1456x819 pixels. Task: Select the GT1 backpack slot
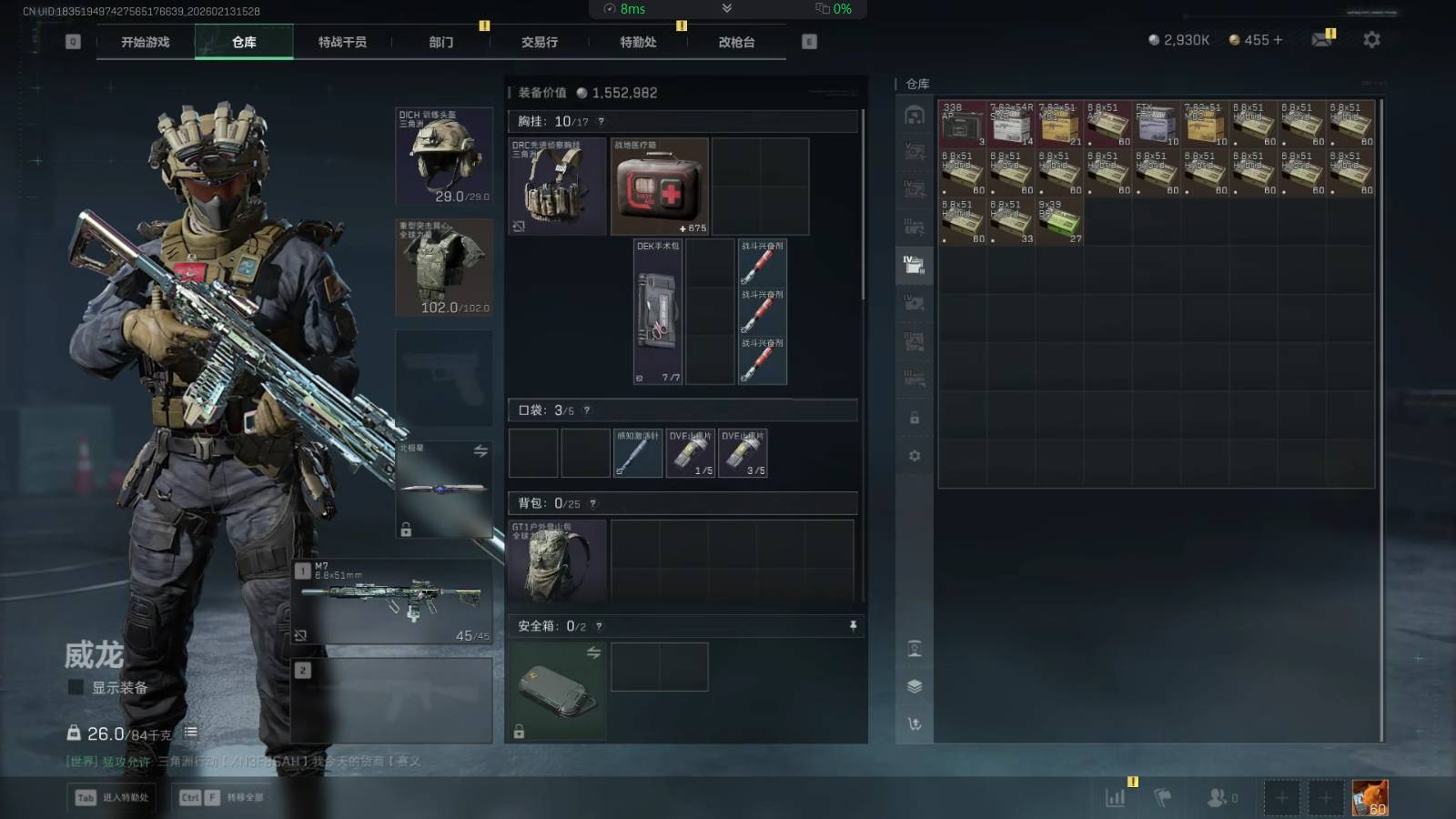[557, 562]
